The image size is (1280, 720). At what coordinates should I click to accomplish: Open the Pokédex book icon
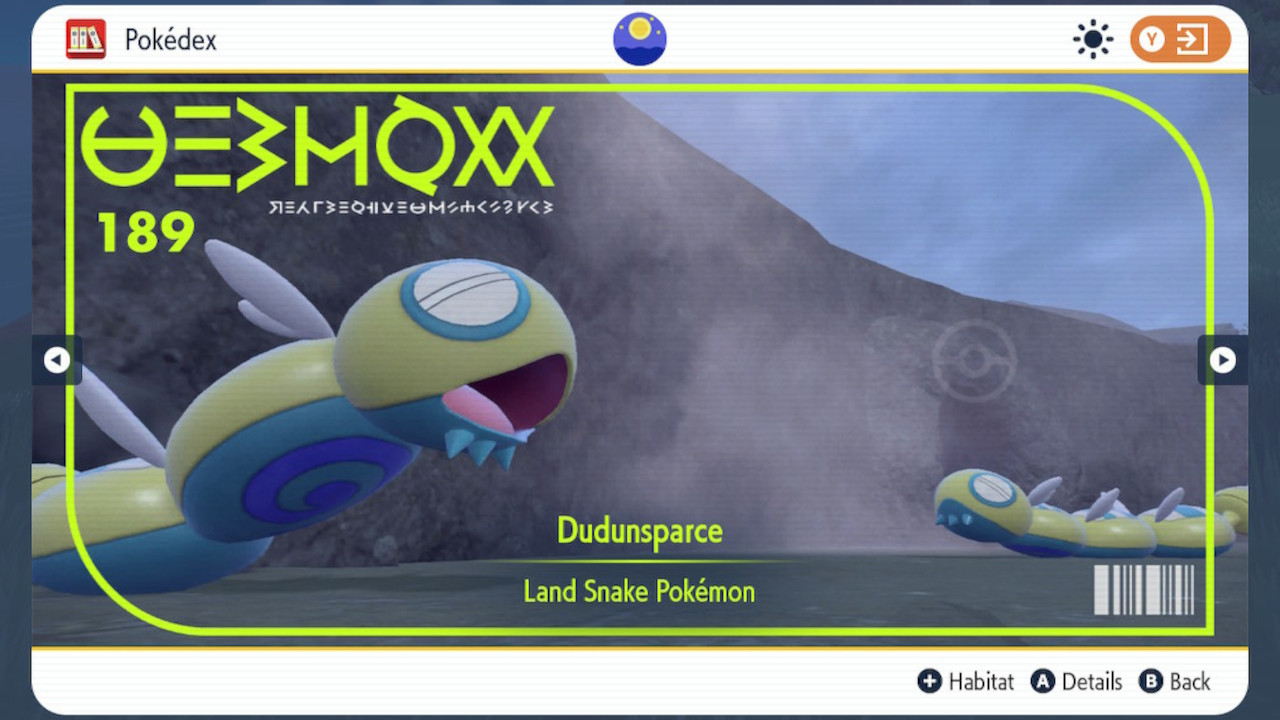[x=86, y=38]
